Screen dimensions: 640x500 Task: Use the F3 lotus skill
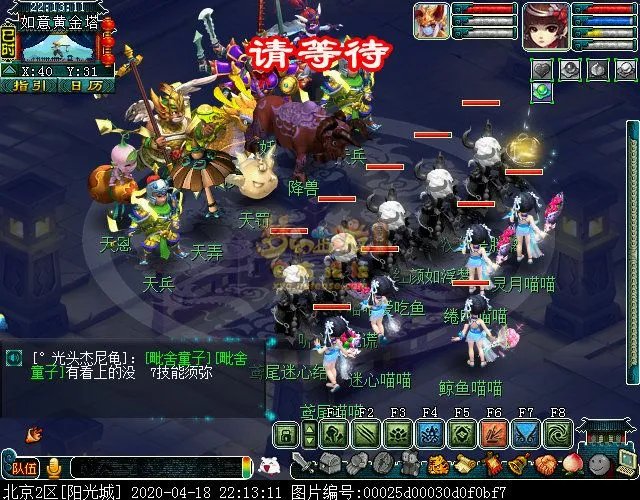pyautogui.click(x=397, y=434)
